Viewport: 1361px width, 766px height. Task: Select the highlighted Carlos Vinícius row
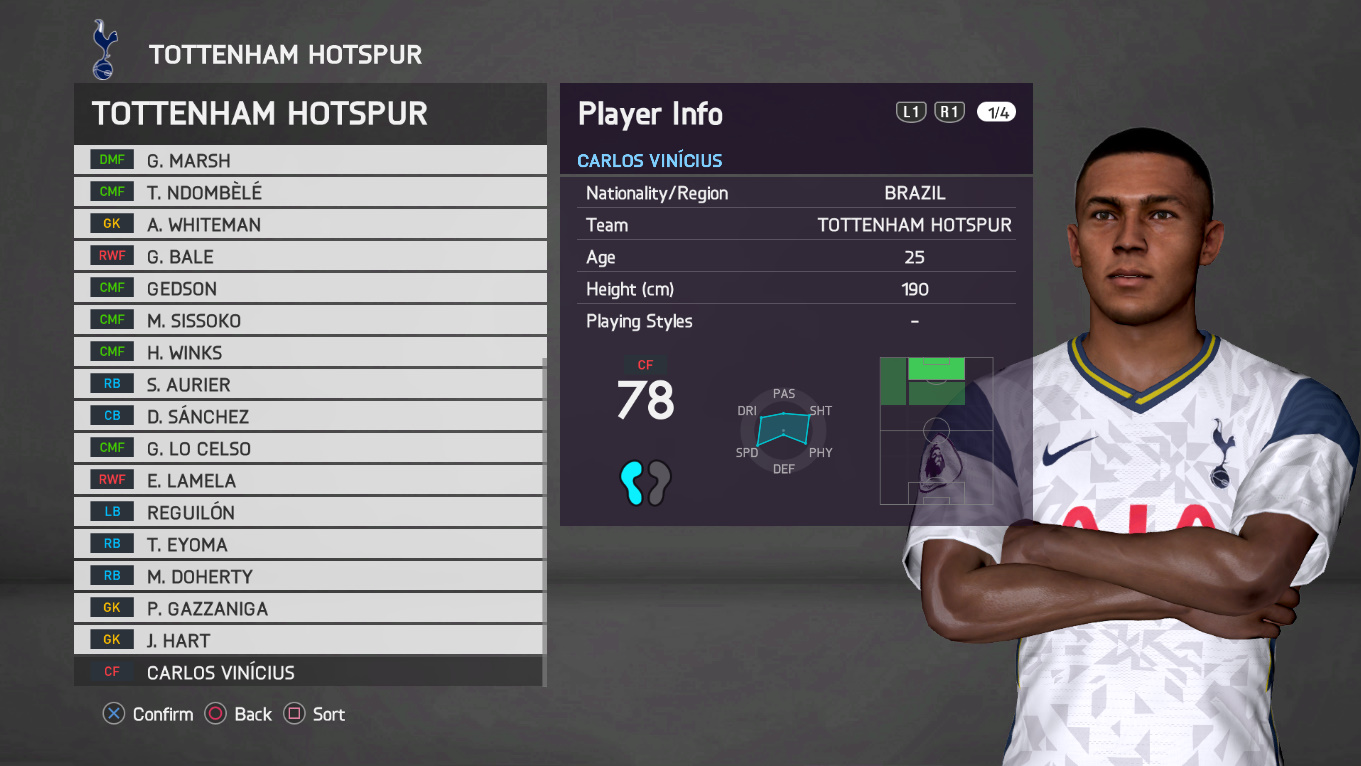pos(310,672)
